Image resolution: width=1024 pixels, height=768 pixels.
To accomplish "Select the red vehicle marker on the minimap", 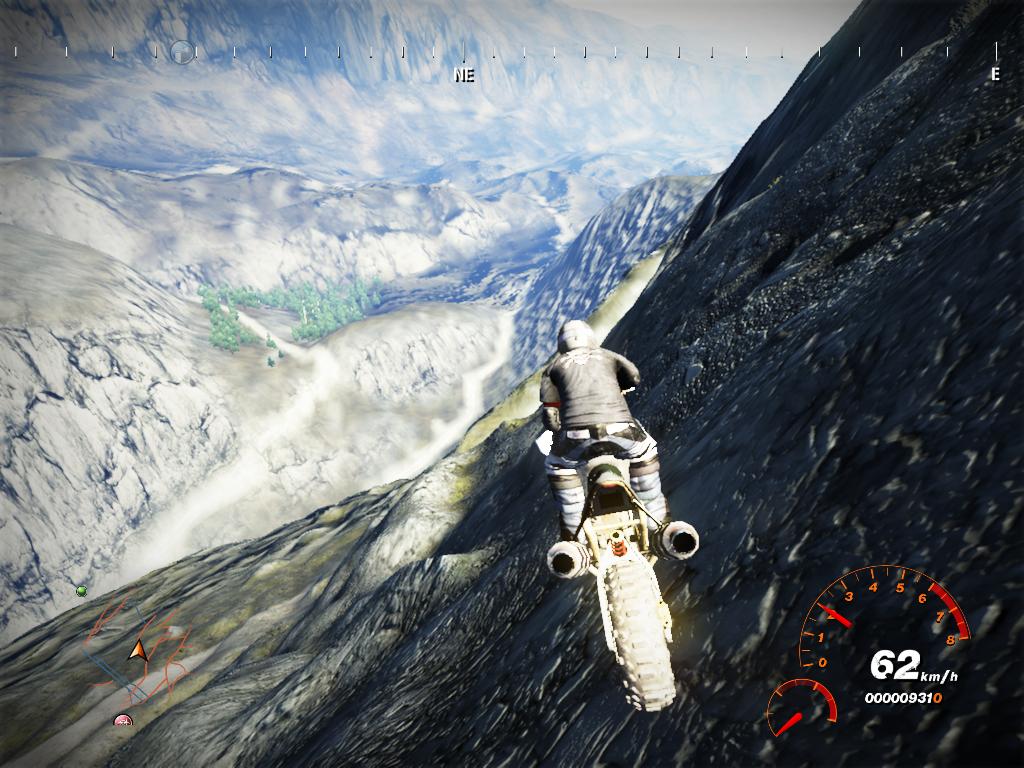I will pos(123,719).
